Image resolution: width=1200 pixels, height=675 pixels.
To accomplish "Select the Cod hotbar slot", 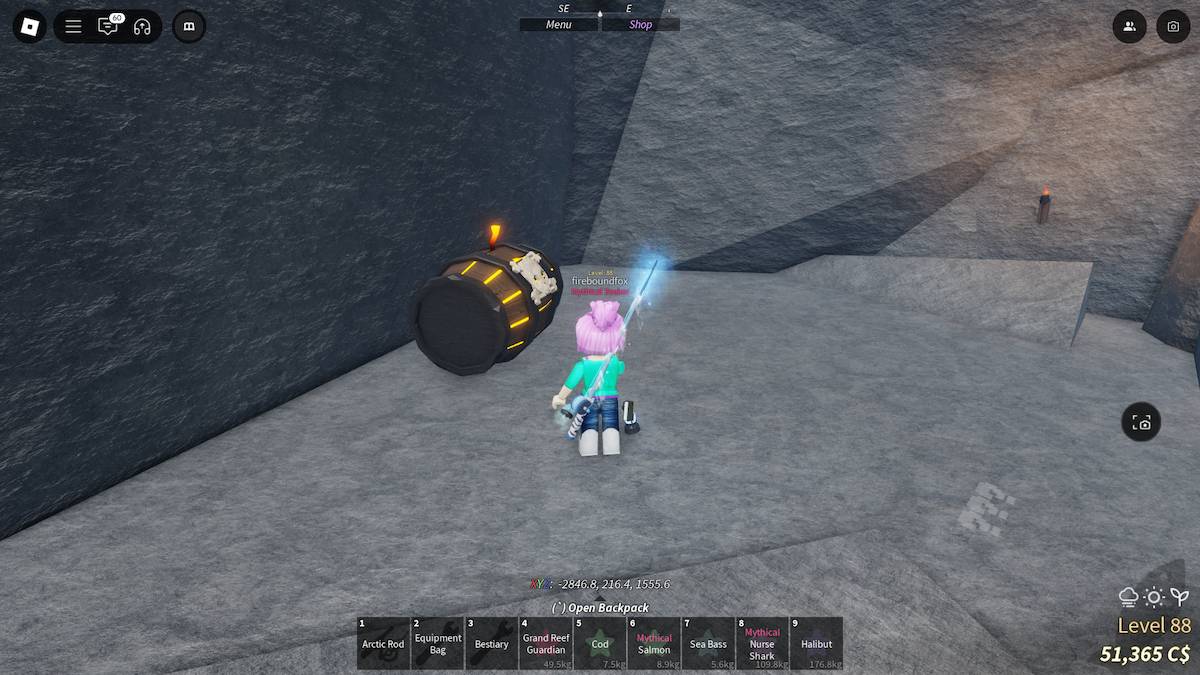I will pyautogui.click(x=600, y=643).
